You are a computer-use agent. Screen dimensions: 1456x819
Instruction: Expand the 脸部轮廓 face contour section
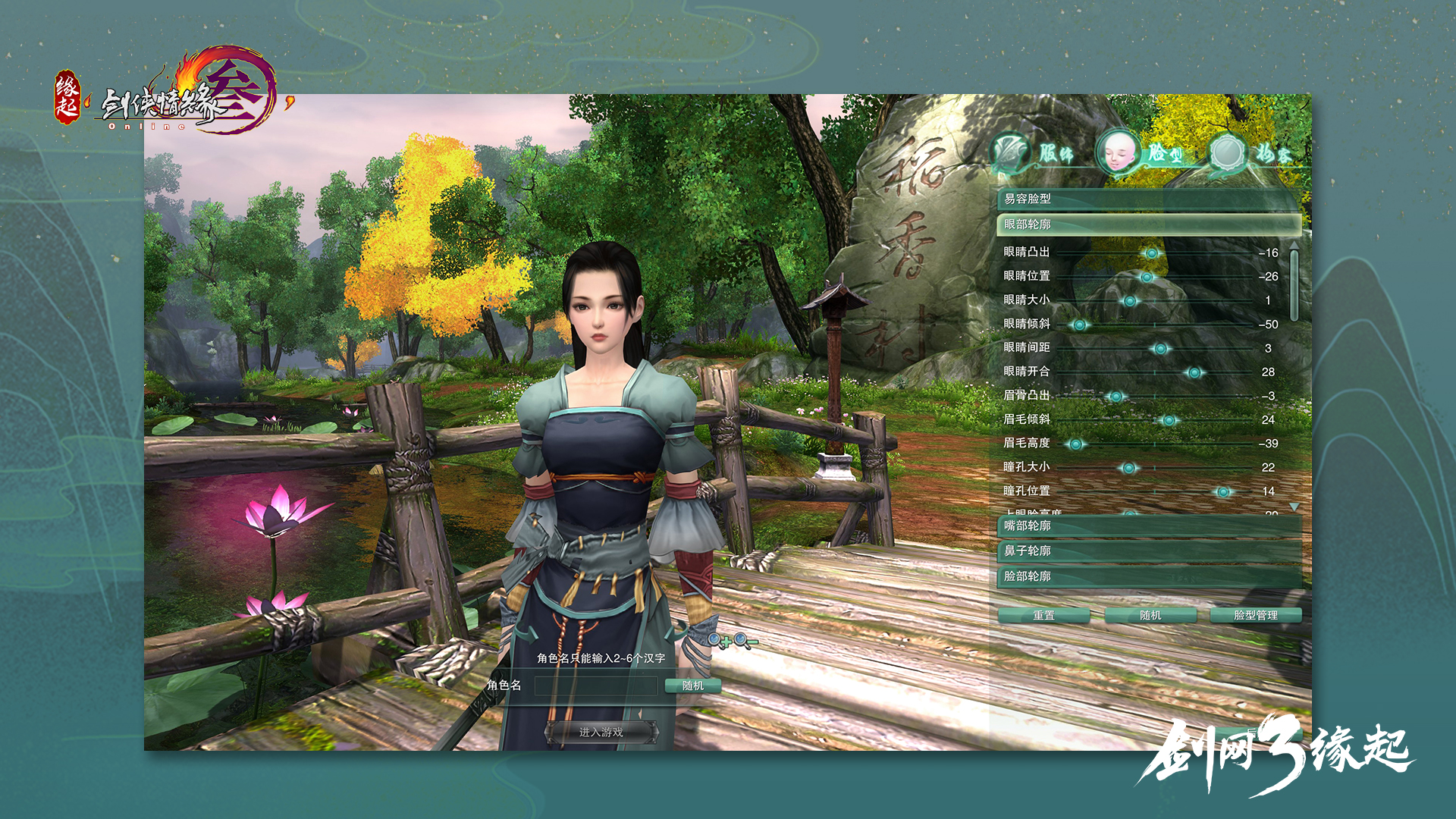1148,576
